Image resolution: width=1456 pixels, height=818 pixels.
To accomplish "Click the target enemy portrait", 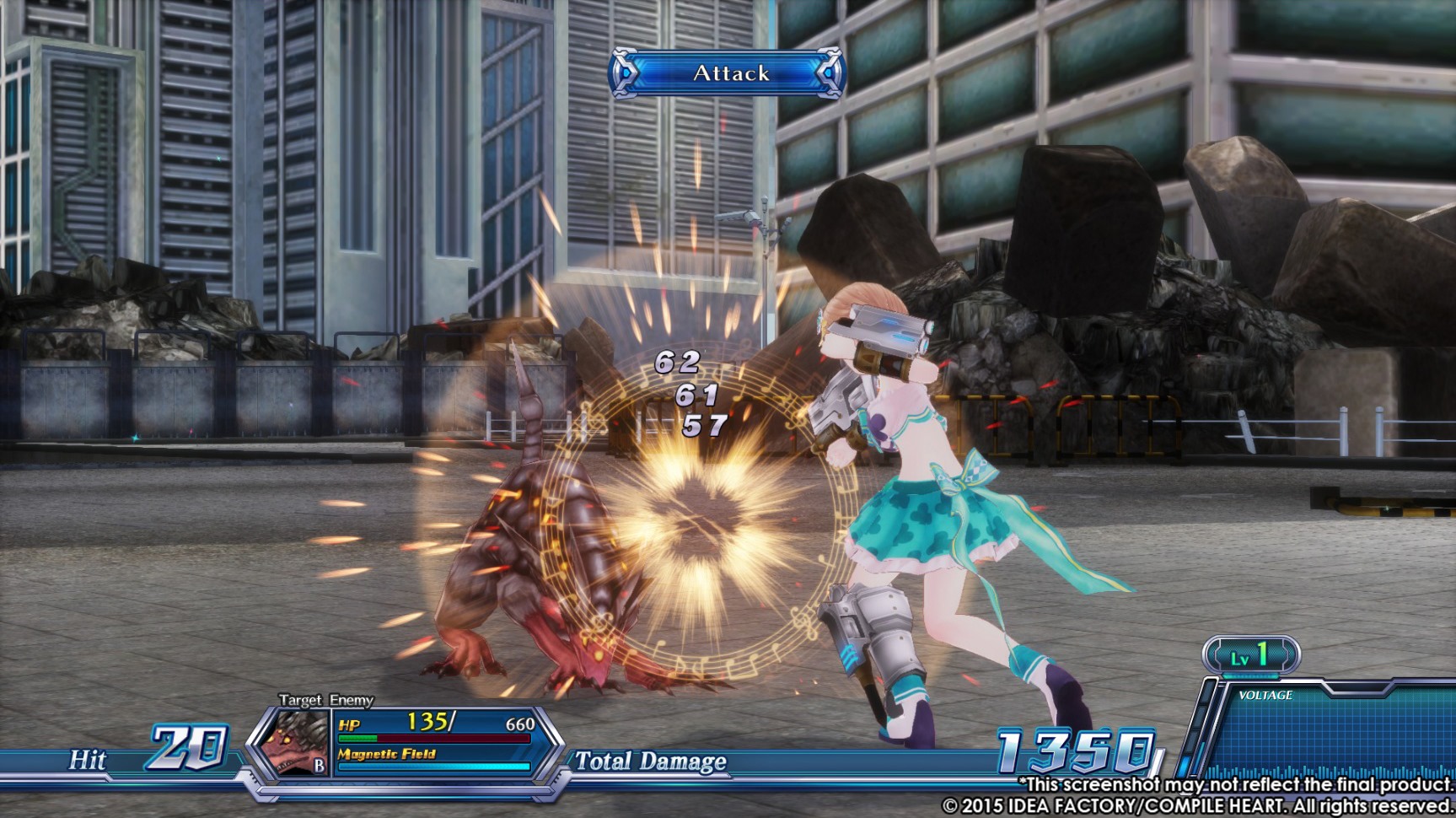I will click(x=291, y=741).
